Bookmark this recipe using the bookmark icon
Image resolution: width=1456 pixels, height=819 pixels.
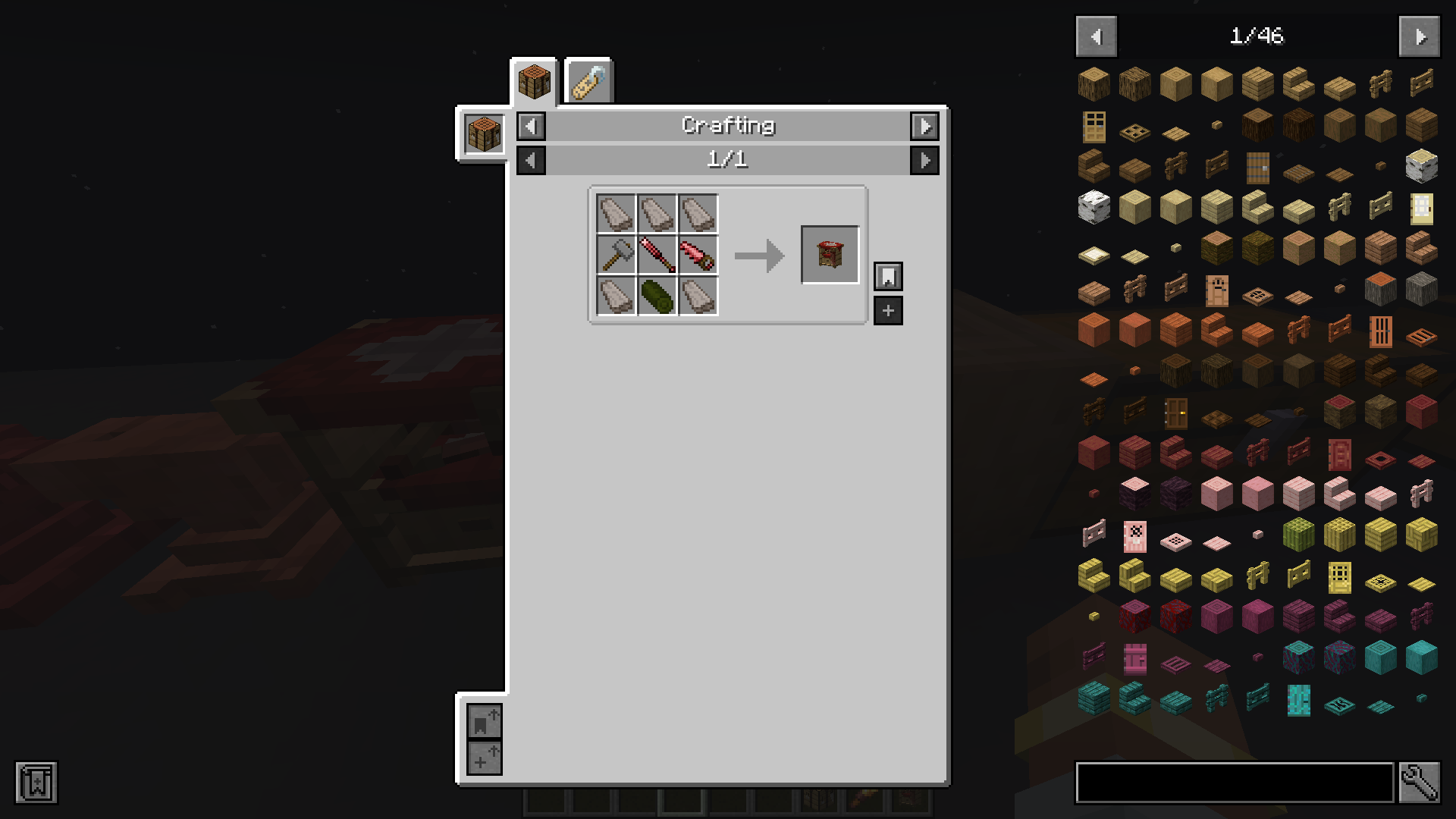(888, 276)
